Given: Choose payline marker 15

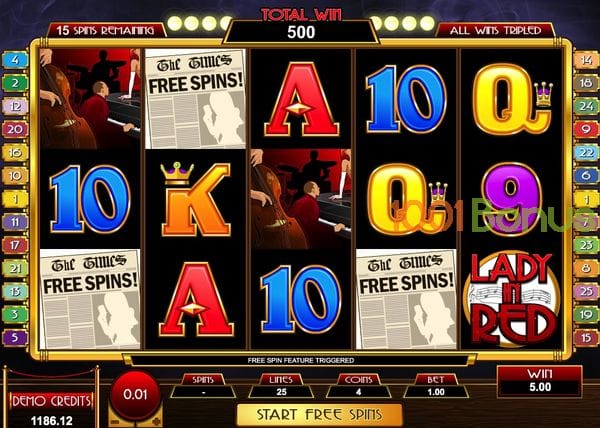Looking at the screenshot, I should coord(585,337).
